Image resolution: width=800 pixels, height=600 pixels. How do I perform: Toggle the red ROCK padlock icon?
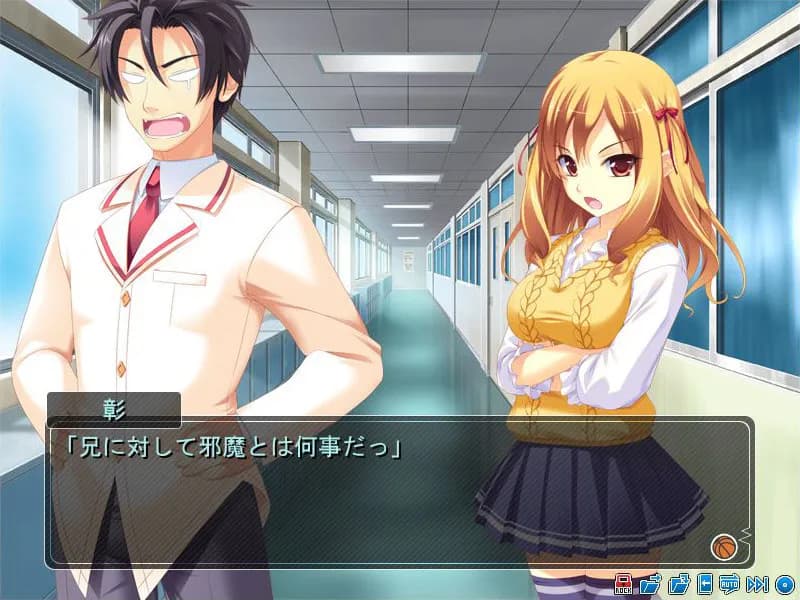622,584
